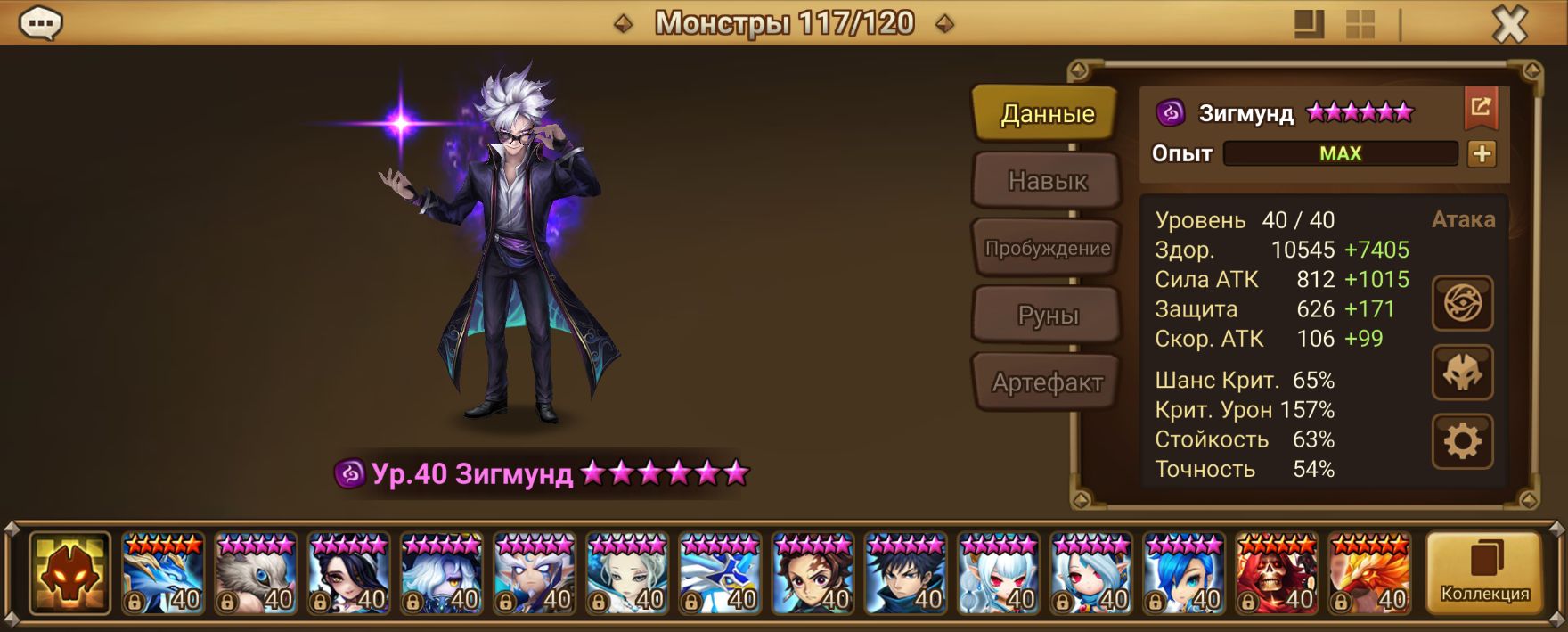
Task: Open the gear settings button
Action: (1462, 441)
